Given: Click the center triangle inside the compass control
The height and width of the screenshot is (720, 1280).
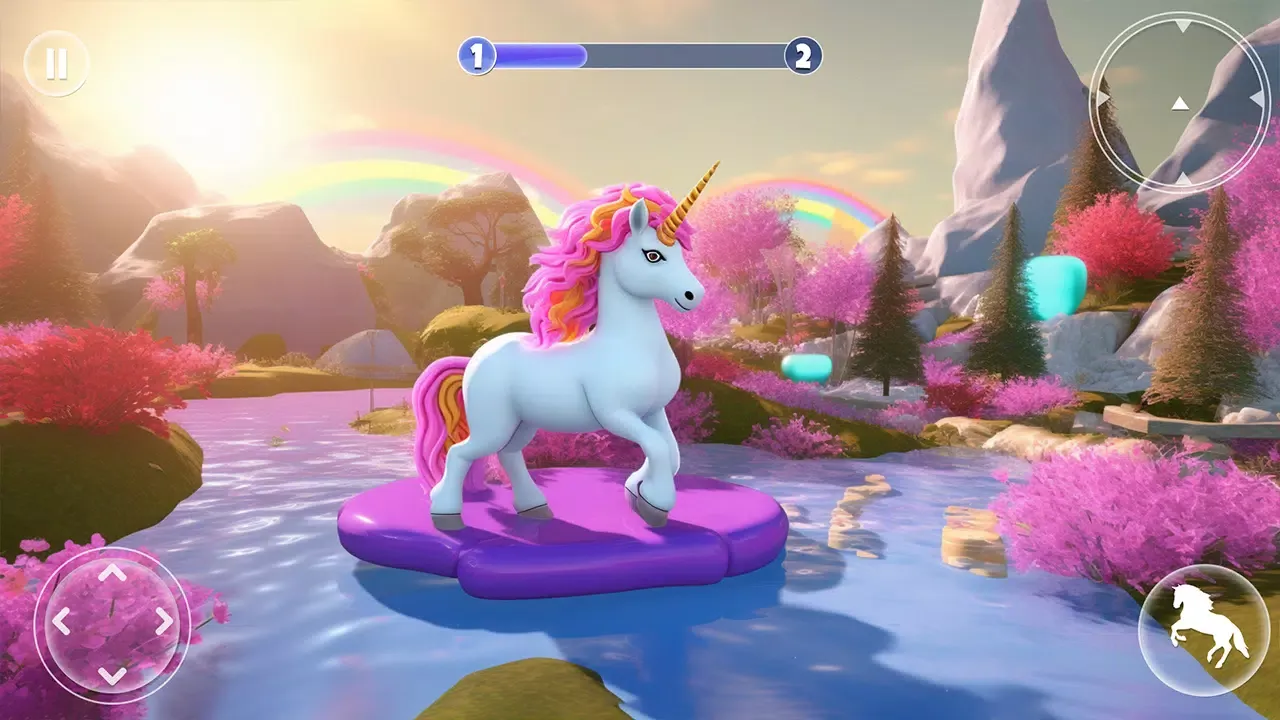Looking at the screenshot, I should (x=1180, y=104).
